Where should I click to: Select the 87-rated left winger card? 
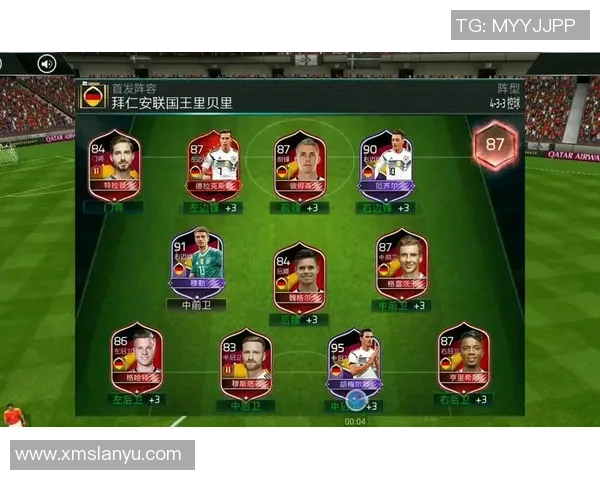point(214,165)
